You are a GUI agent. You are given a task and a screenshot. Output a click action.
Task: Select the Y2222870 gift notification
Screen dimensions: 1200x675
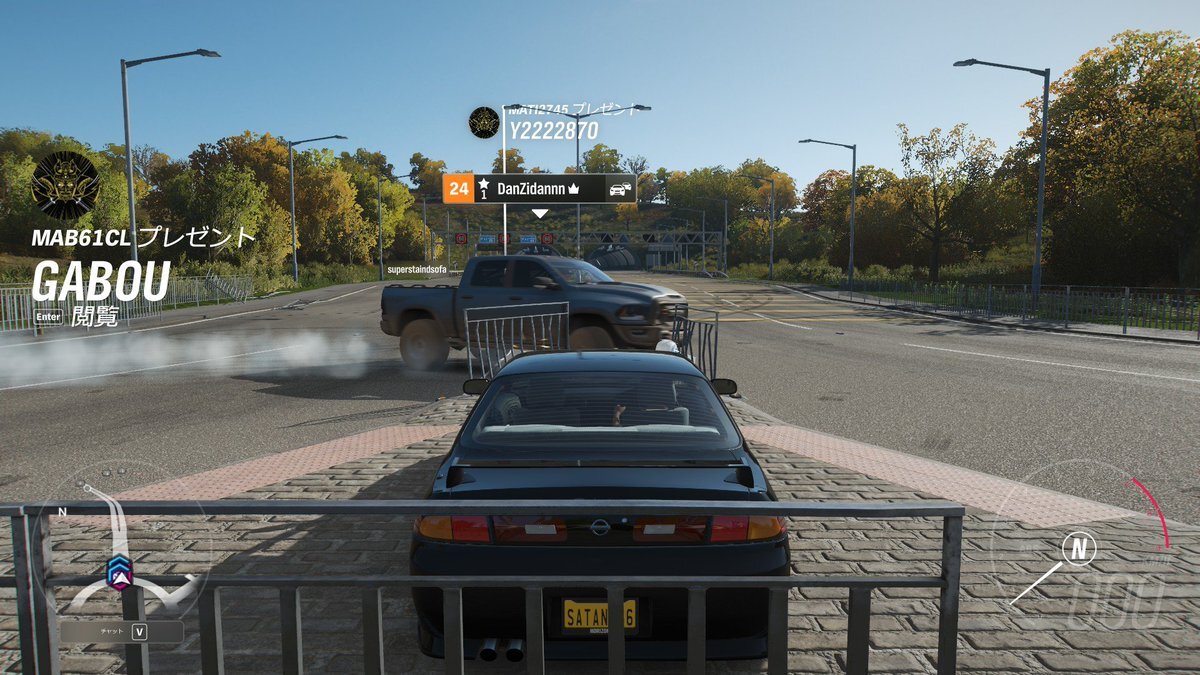[553, 130]
